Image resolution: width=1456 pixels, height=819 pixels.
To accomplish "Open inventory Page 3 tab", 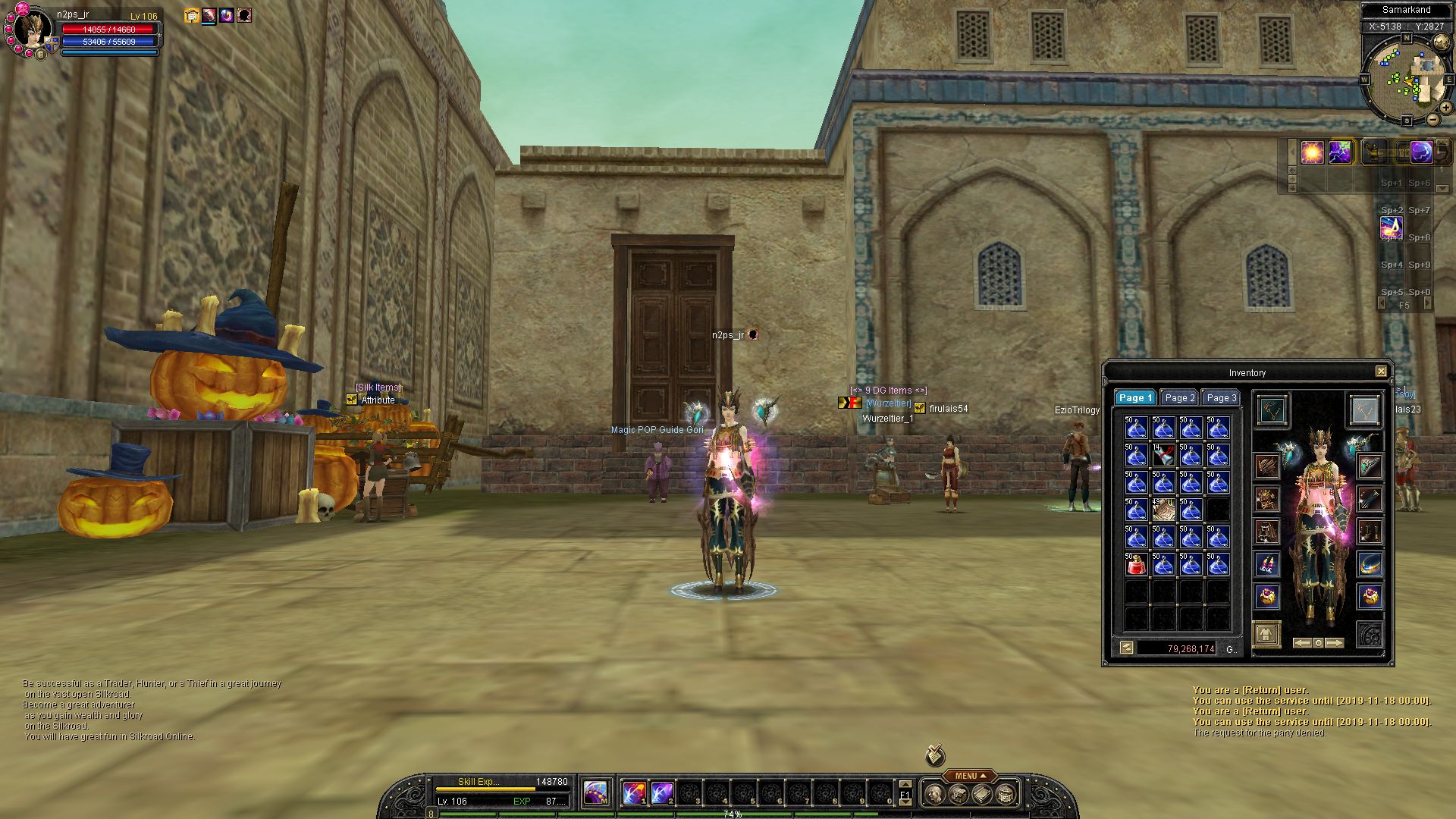I will click(1221, 398).
